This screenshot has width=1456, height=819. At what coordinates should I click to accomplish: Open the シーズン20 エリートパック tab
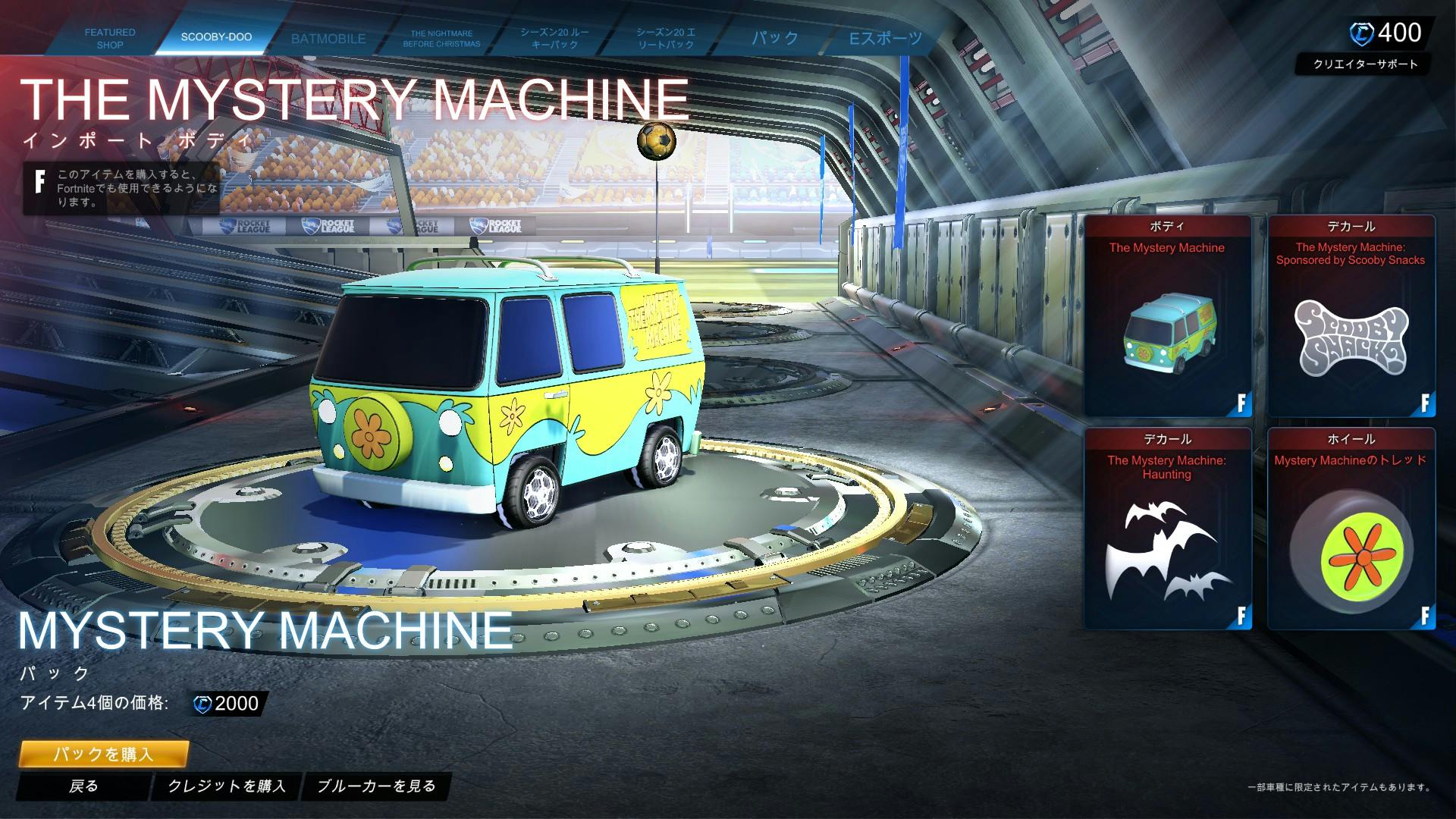(666, 39)
